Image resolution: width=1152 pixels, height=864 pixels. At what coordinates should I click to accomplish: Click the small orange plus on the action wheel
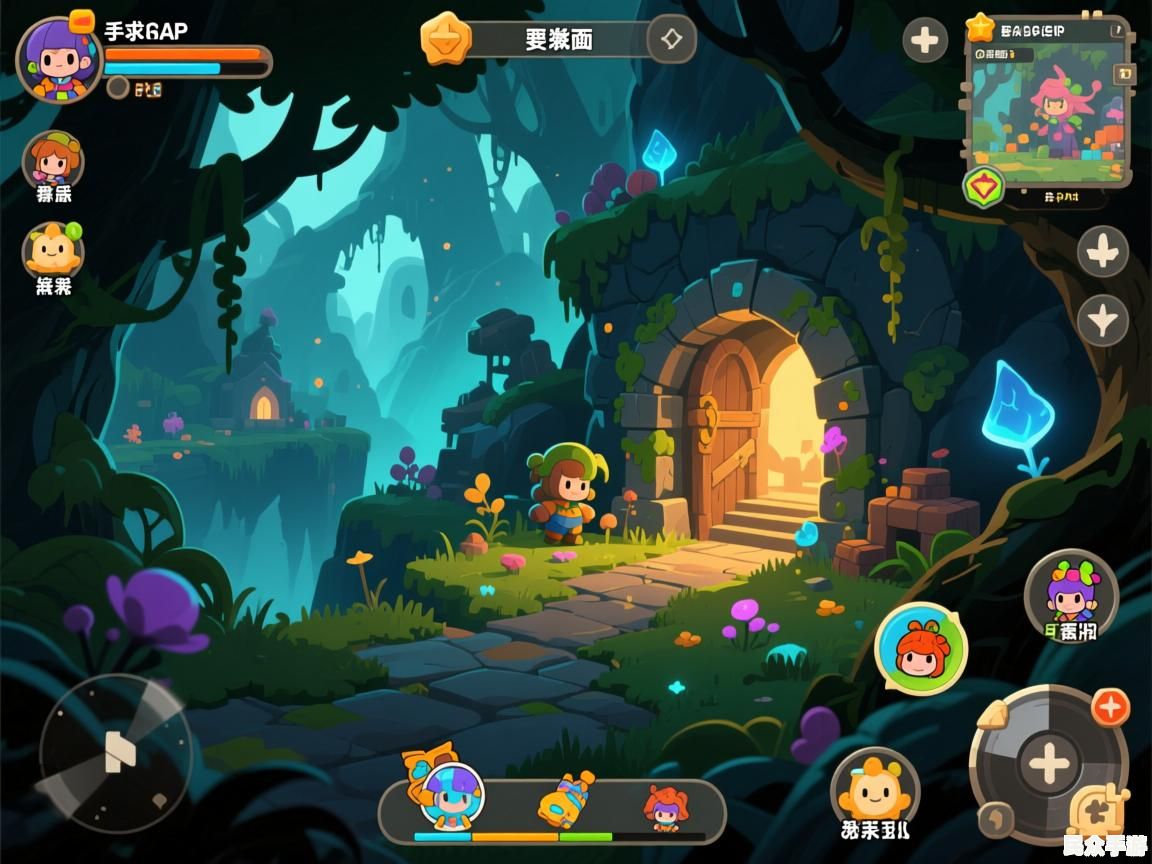[x=1110, y=707]
